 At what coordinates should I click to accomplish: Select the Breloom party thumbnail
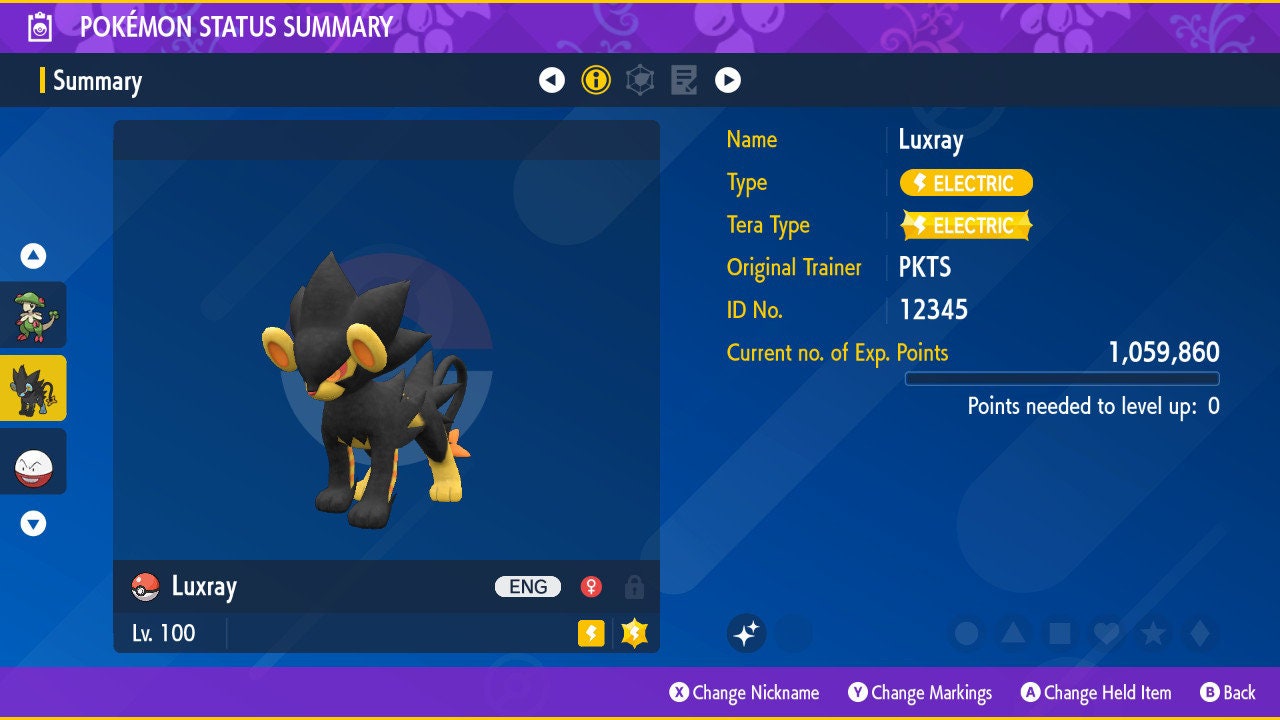34,315
